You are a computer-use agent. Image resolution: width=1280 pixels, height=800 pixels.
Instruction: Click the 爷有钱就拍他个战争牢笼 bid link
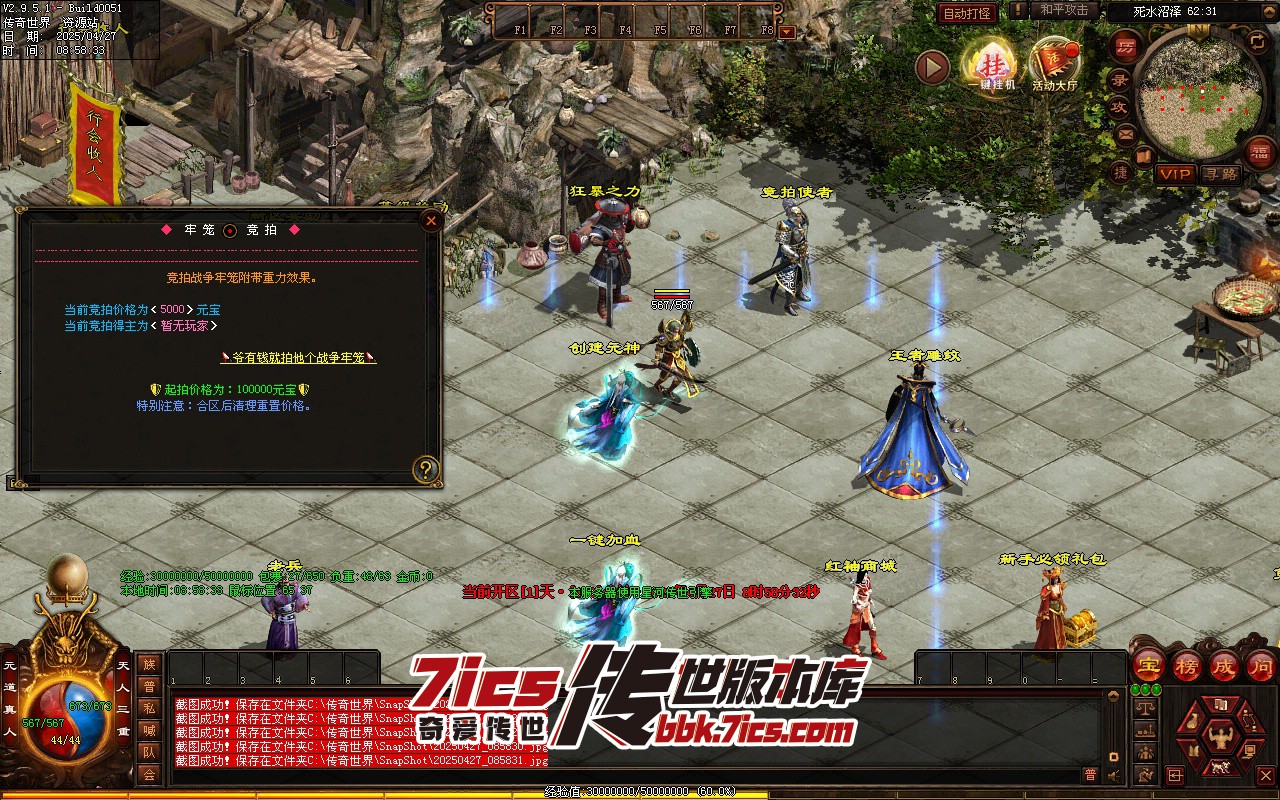[x=298, y=357]
